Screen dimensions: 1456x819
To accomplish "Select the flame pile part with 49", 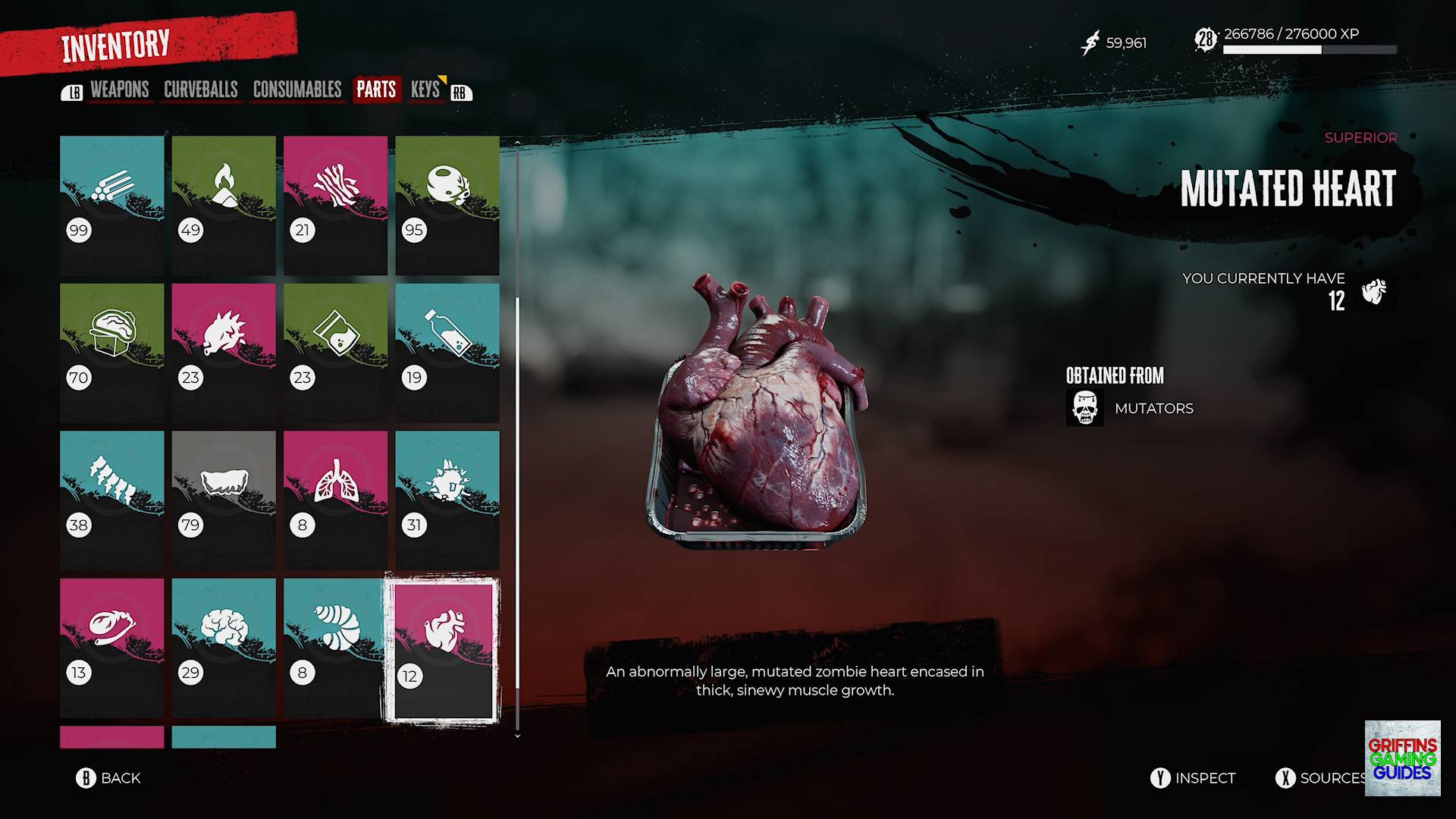I will click(x=224, y=205).
